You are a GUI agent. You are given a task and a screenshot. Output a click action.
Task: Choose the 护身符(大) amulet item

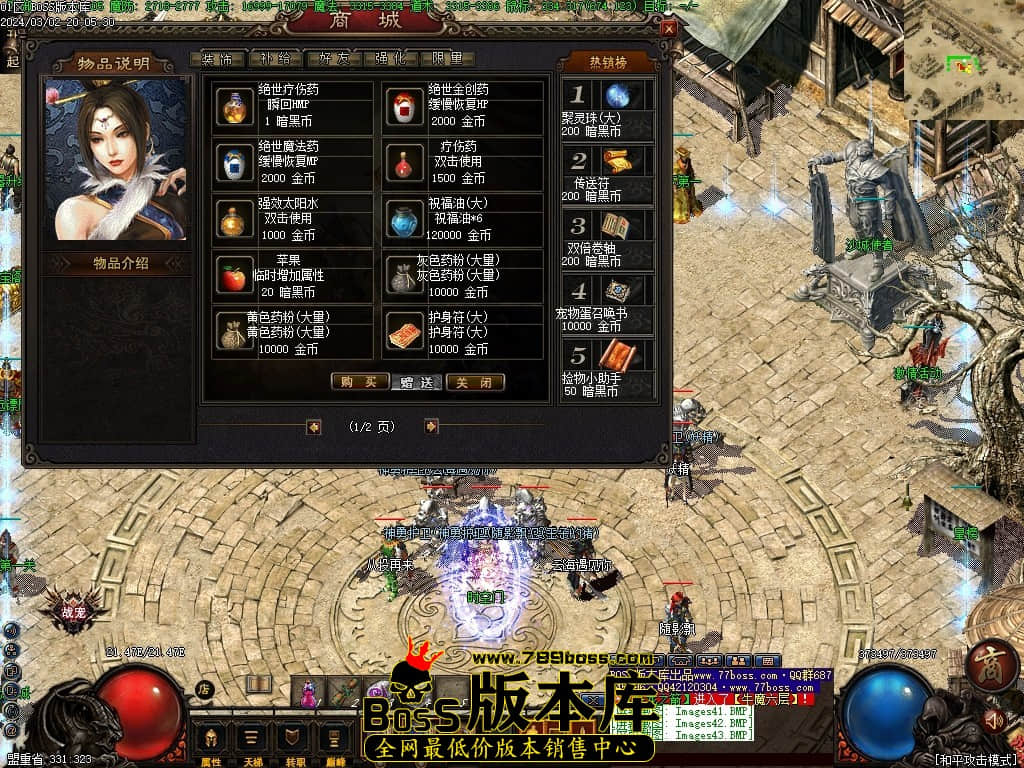pos(403,334)
